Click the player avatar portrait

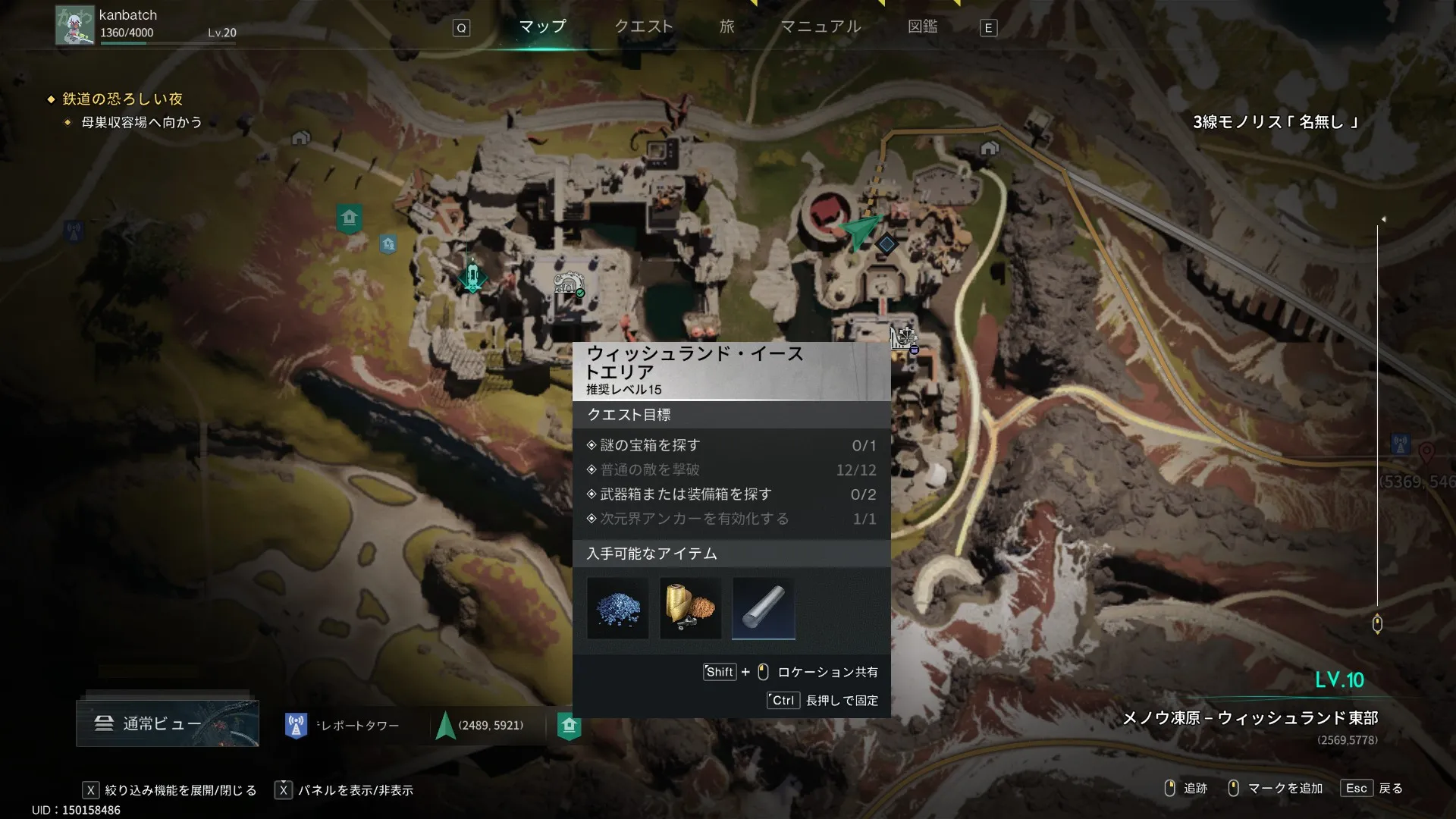click(x=74, y=26)
